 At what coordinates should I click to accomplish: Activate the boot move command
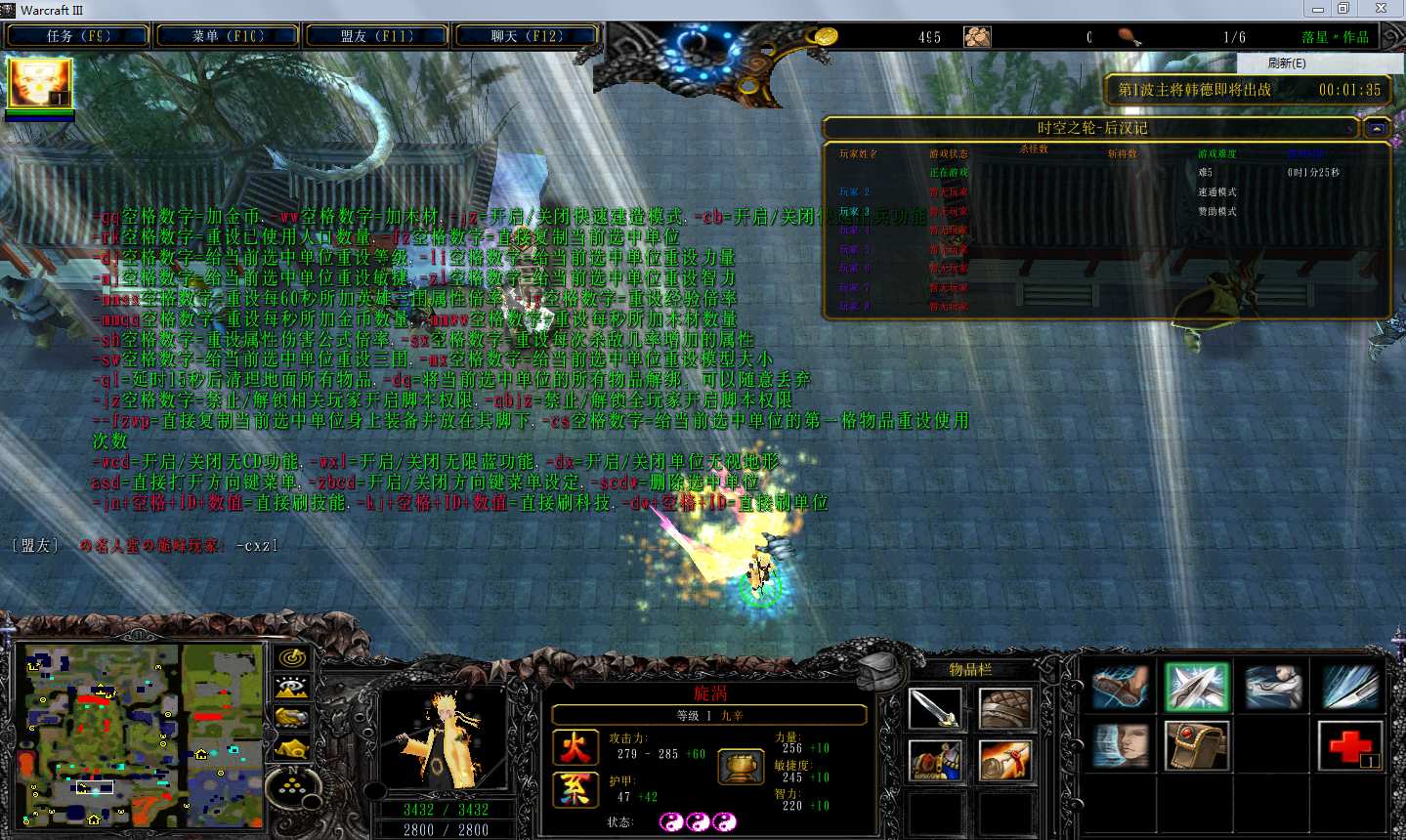1120,687
